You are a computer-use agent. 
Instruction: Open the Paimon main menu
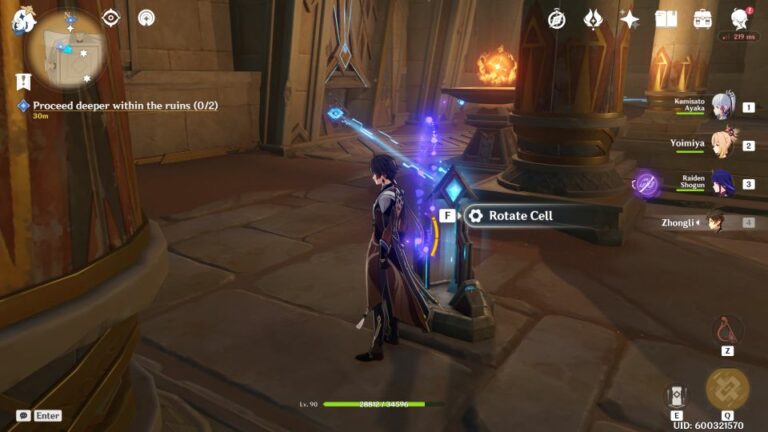coord(23,18)
